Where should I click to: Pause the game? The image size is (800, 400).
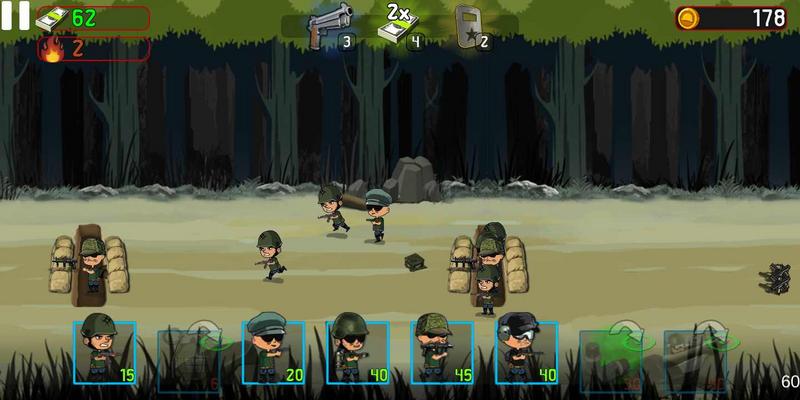(x=15, y=15)
